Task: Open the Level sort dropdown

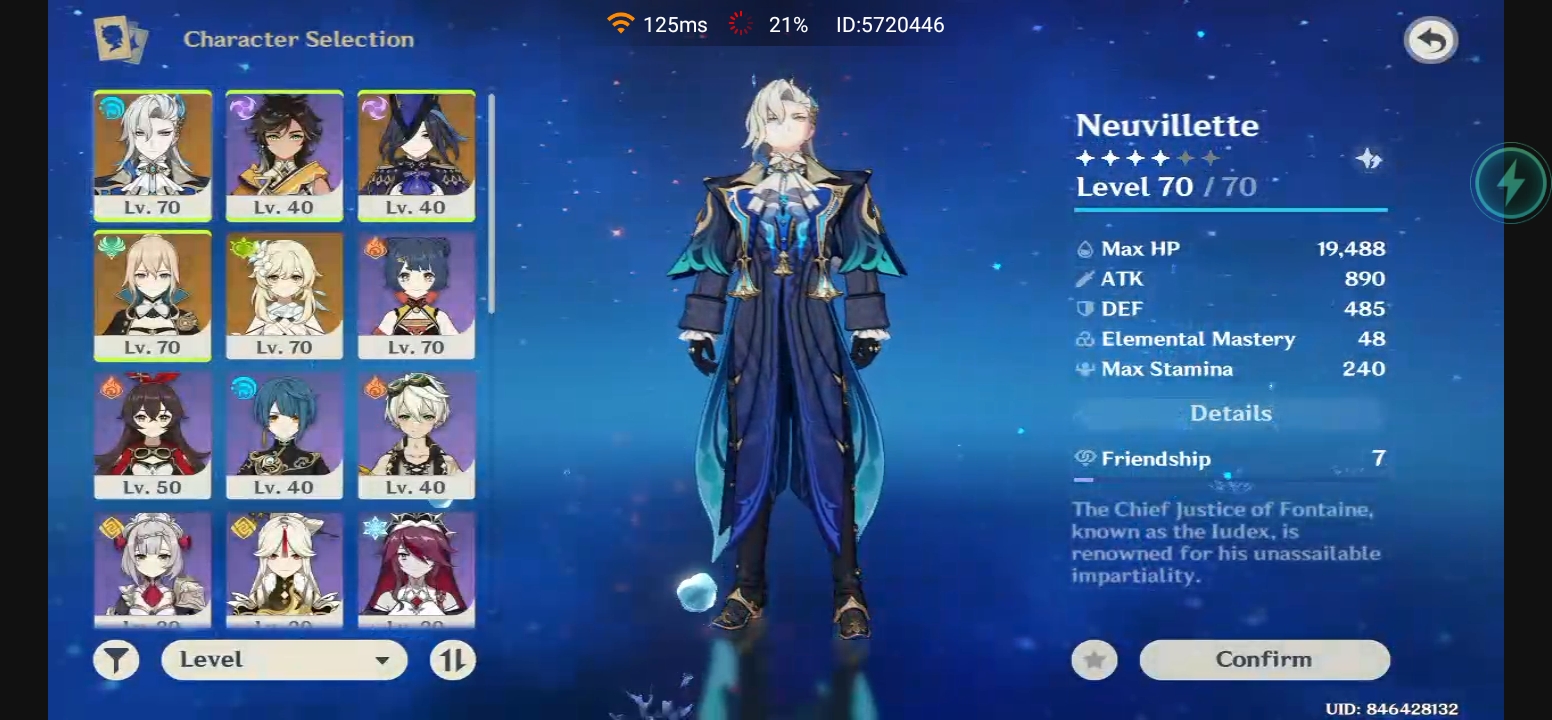Action: coord(283,659)
